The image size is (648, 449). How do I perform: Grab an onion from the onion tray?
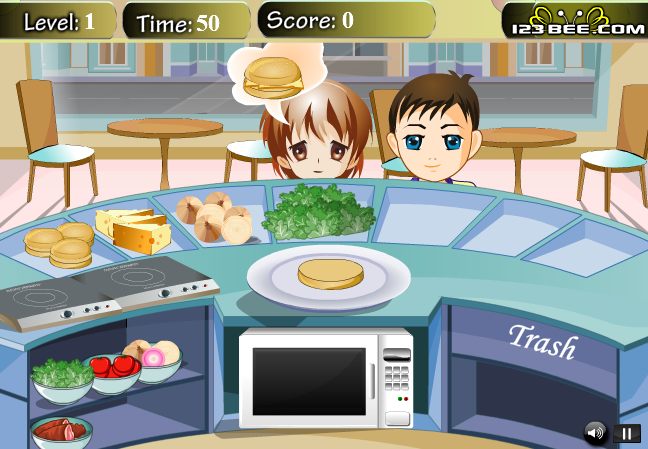213,217
